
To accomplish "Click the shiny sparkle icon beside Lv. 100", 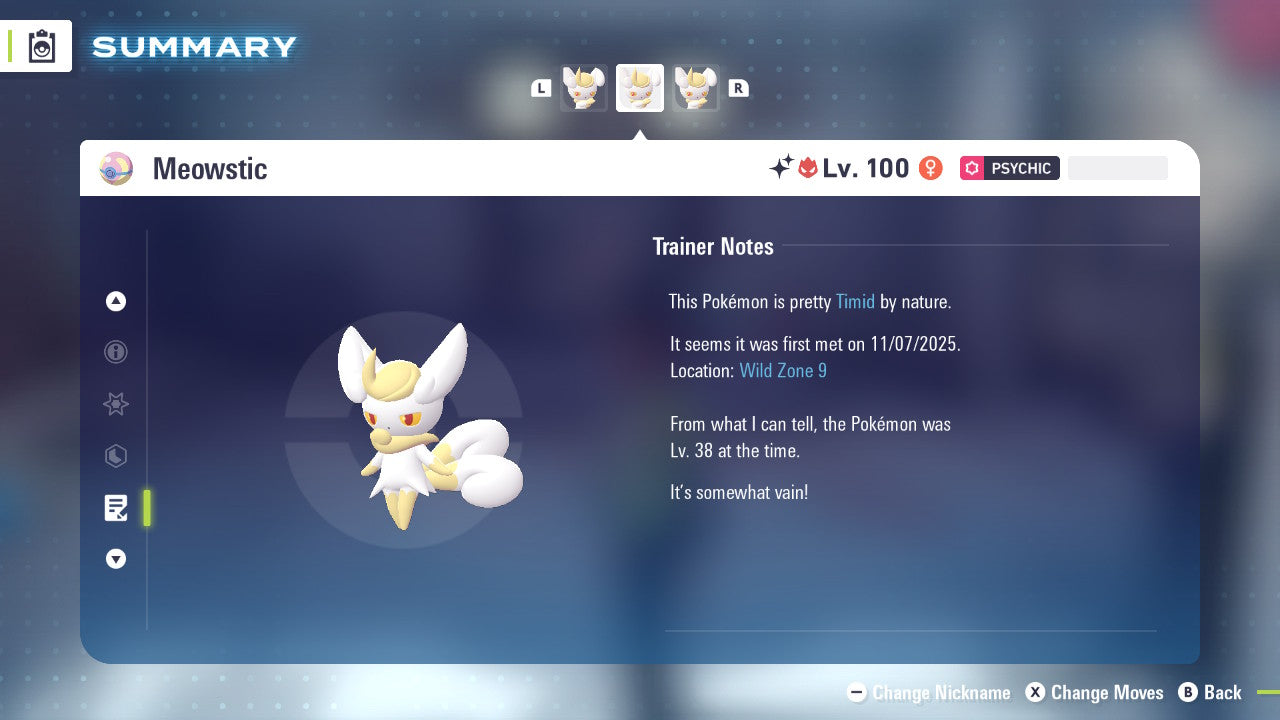I will coord(783,168).
